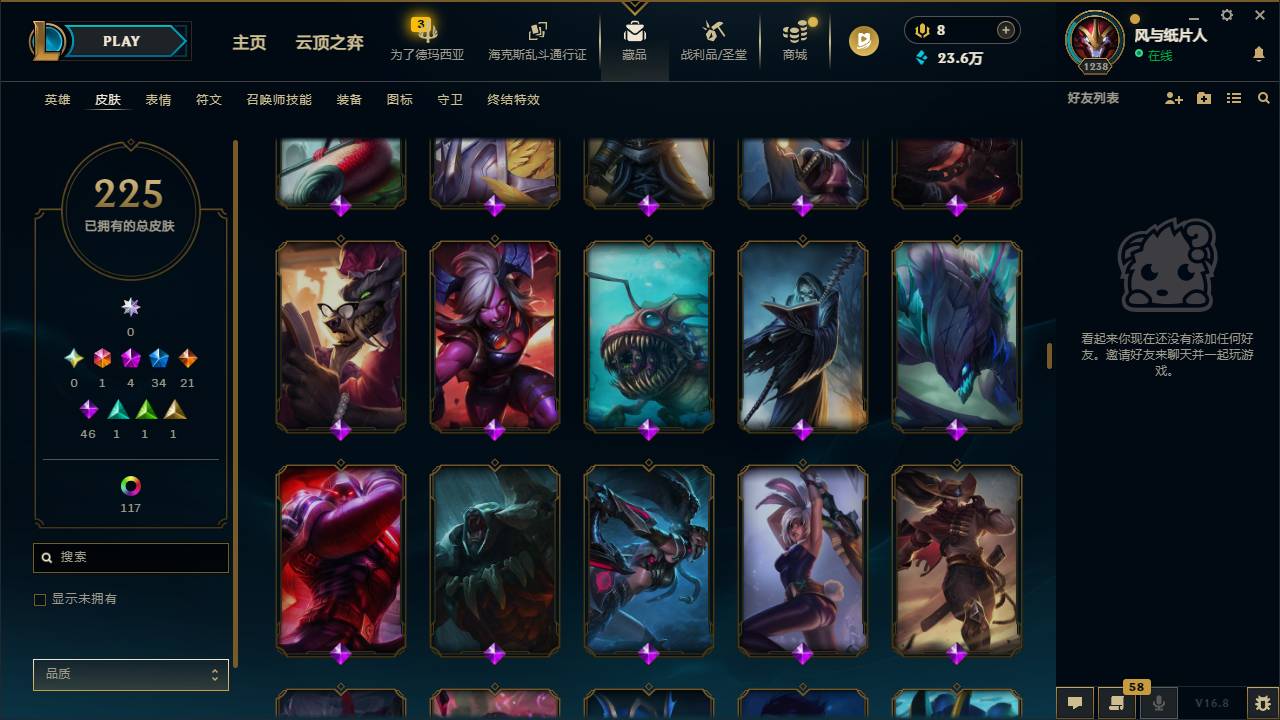This screenshot has width=1280, height=720.
Task: Open the chat icon showing 58 unread messages
Action: 1115,703
